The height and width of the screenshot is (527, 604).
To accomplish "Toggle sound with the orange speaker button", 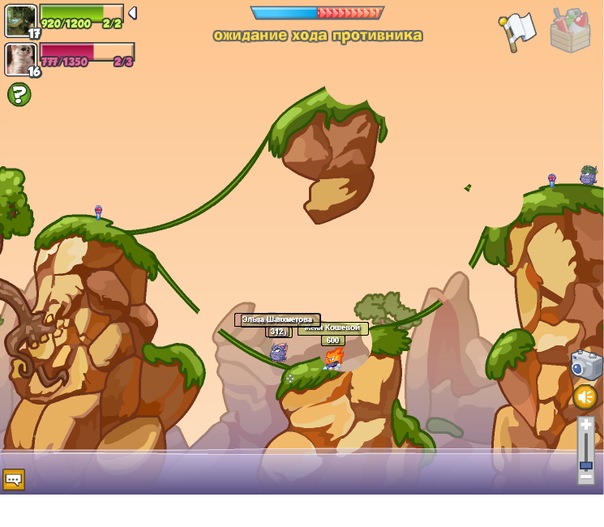I will [x=585, y=398].
